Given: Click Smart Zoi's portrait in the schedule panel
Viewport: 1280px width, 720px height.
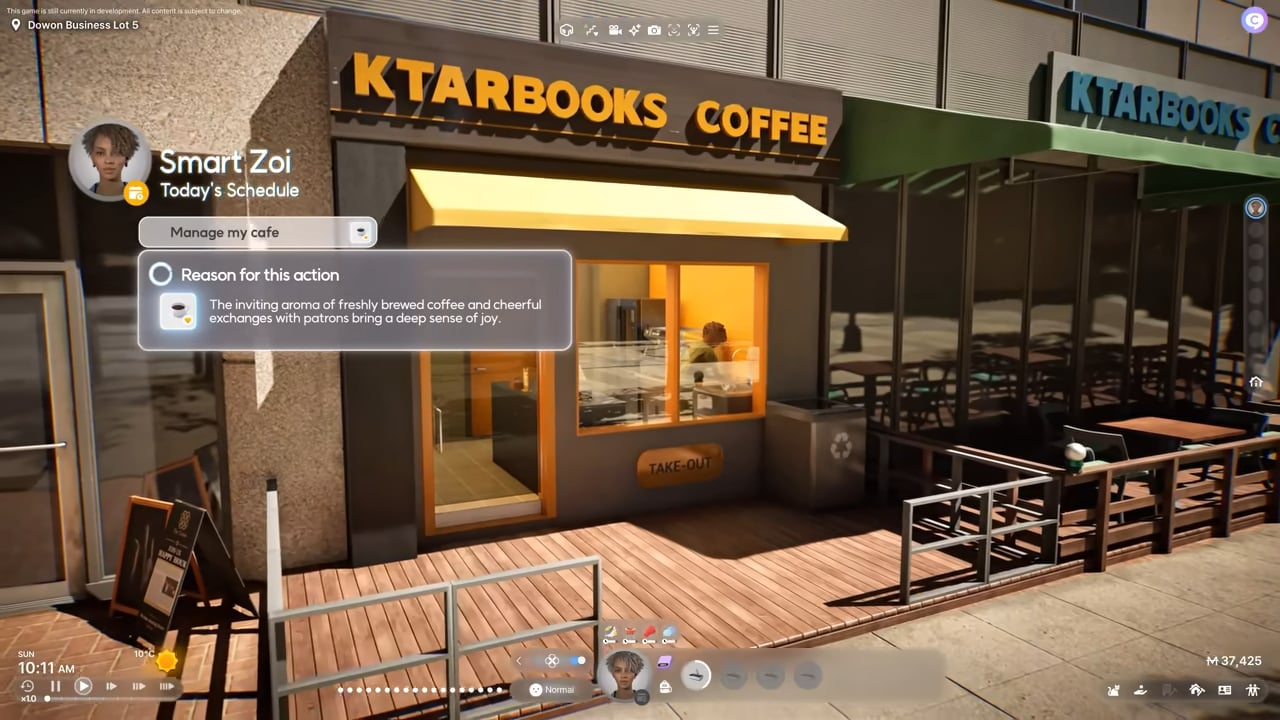Looking at the screenshot, I should [109, 160].
